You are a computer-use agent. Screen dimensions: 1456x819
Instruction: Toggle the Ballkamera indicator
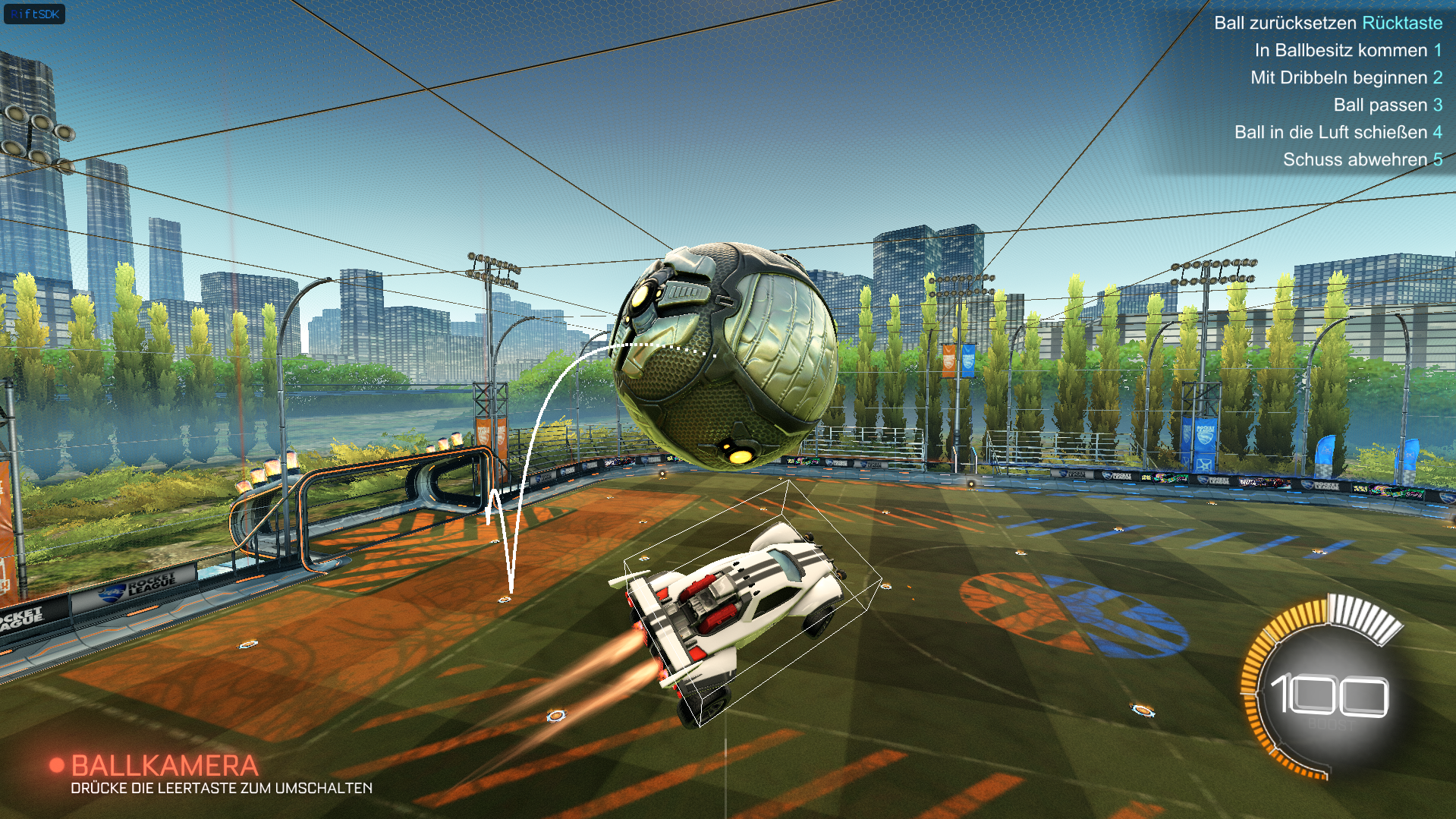pos(155,765)
